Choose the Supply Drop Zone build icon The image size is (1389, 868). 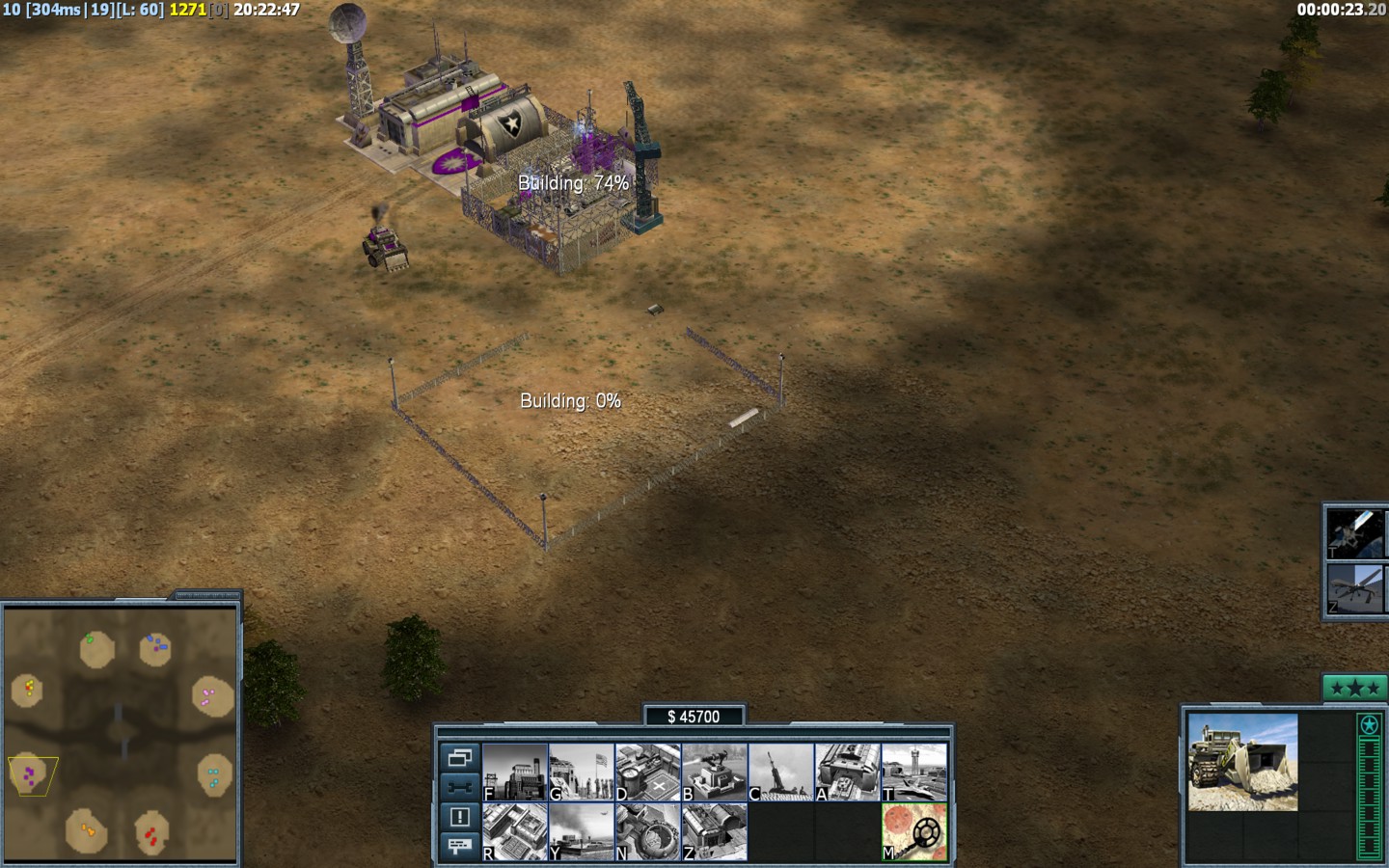(x=582, y=831)
